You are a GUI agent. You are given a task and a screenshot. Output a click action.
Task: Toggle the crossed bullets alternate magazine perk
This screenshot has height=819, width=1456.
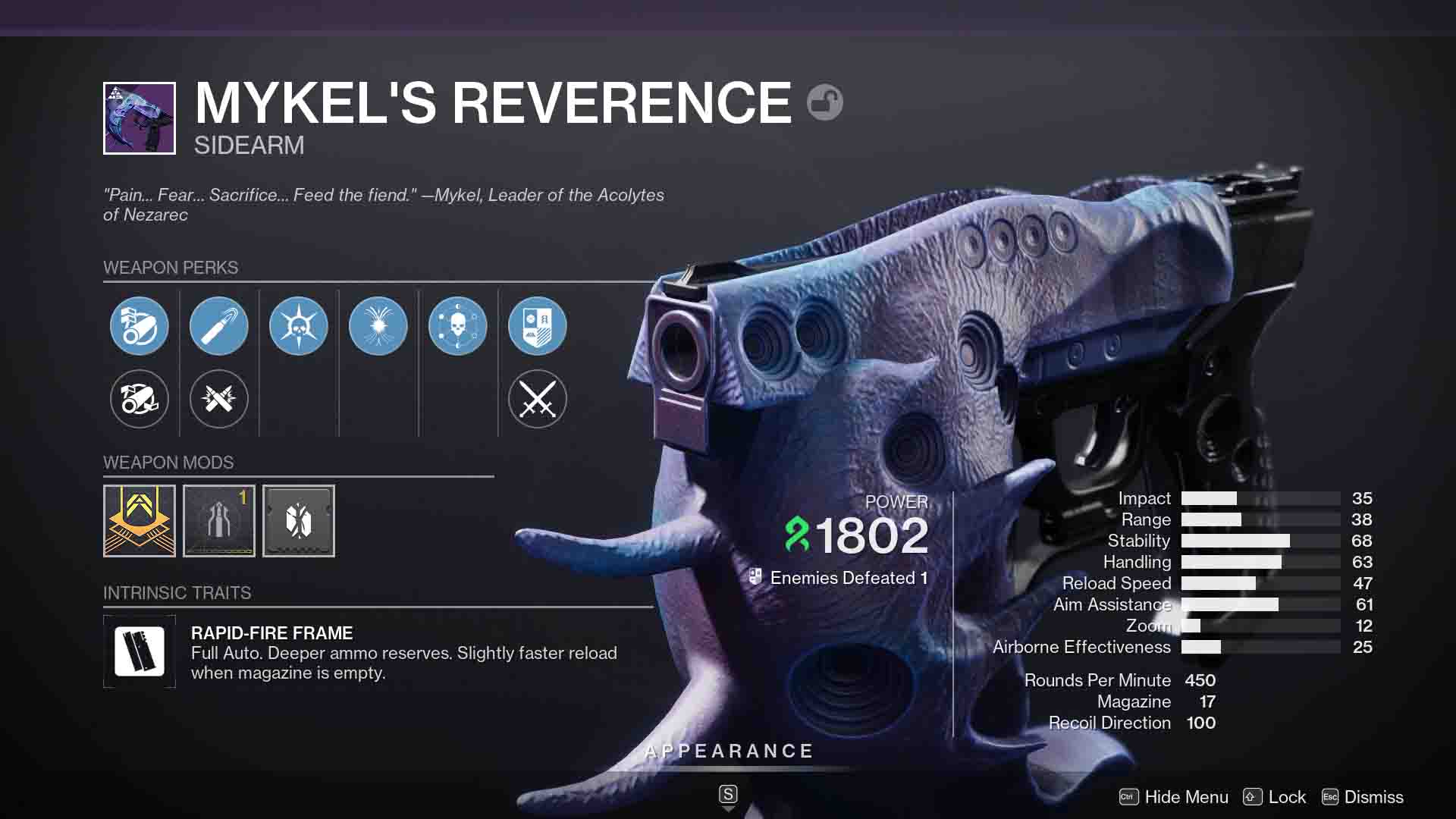[x=219, y=400]
